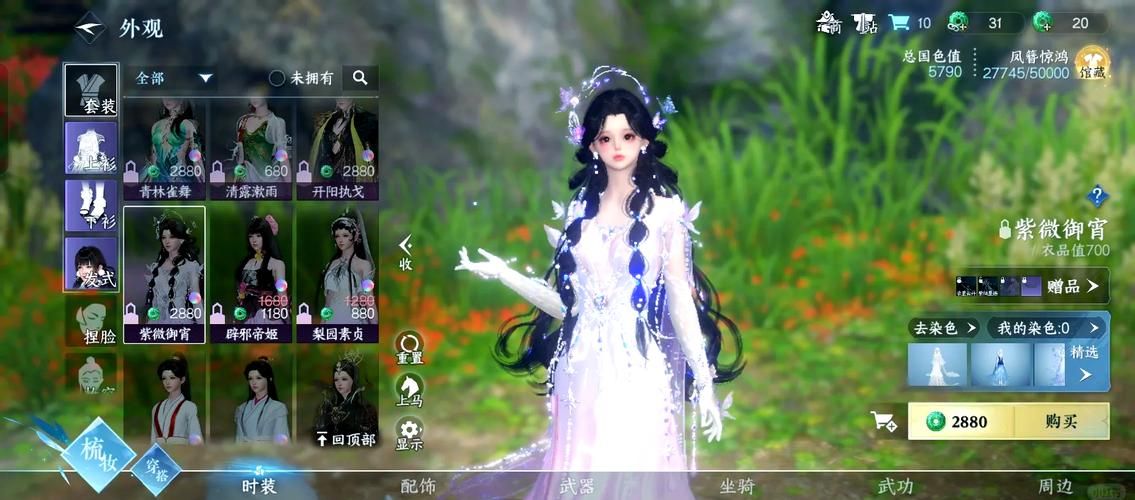Open the 全部 filter dropdown
The height and width of the screenshot is (500, 1135).
(x=175, y=78)
